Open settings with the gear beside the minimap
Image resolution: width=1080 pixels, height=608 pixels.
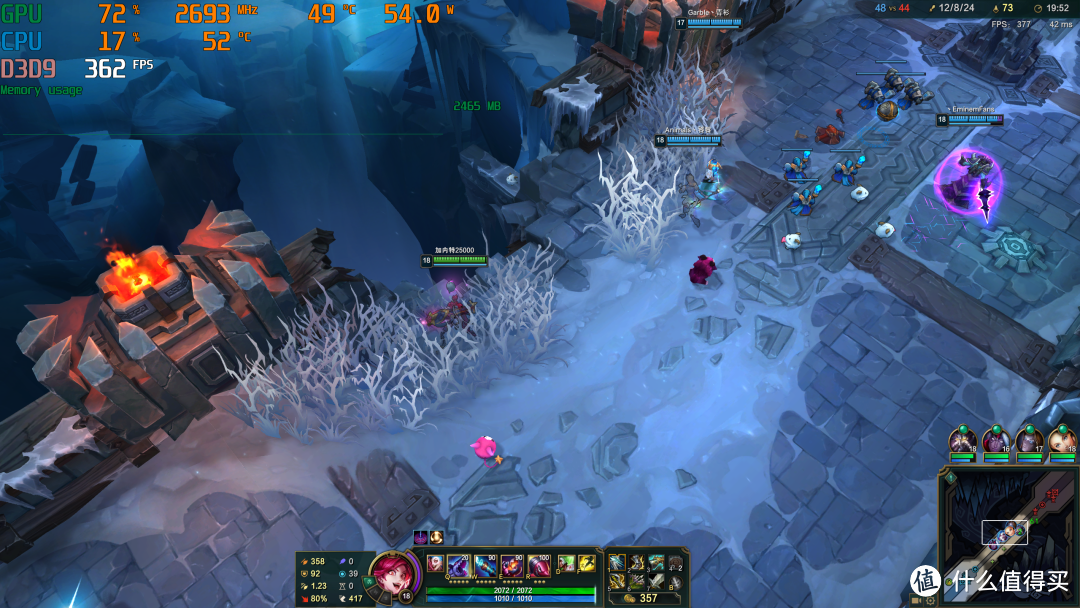tap(931, 601)
